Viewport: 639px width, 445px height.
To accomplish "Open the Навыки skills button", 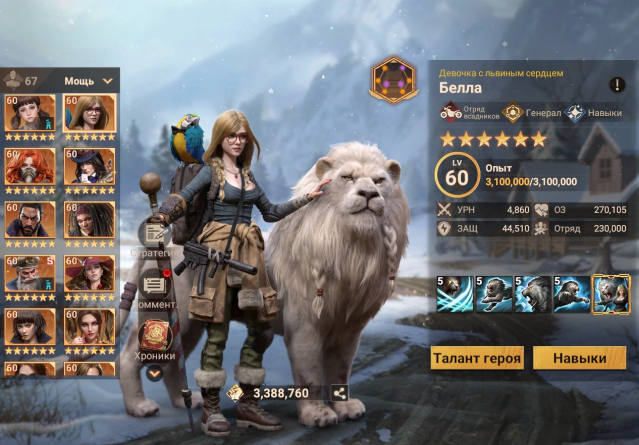I will pyautogui.click(x=580, y=358).
